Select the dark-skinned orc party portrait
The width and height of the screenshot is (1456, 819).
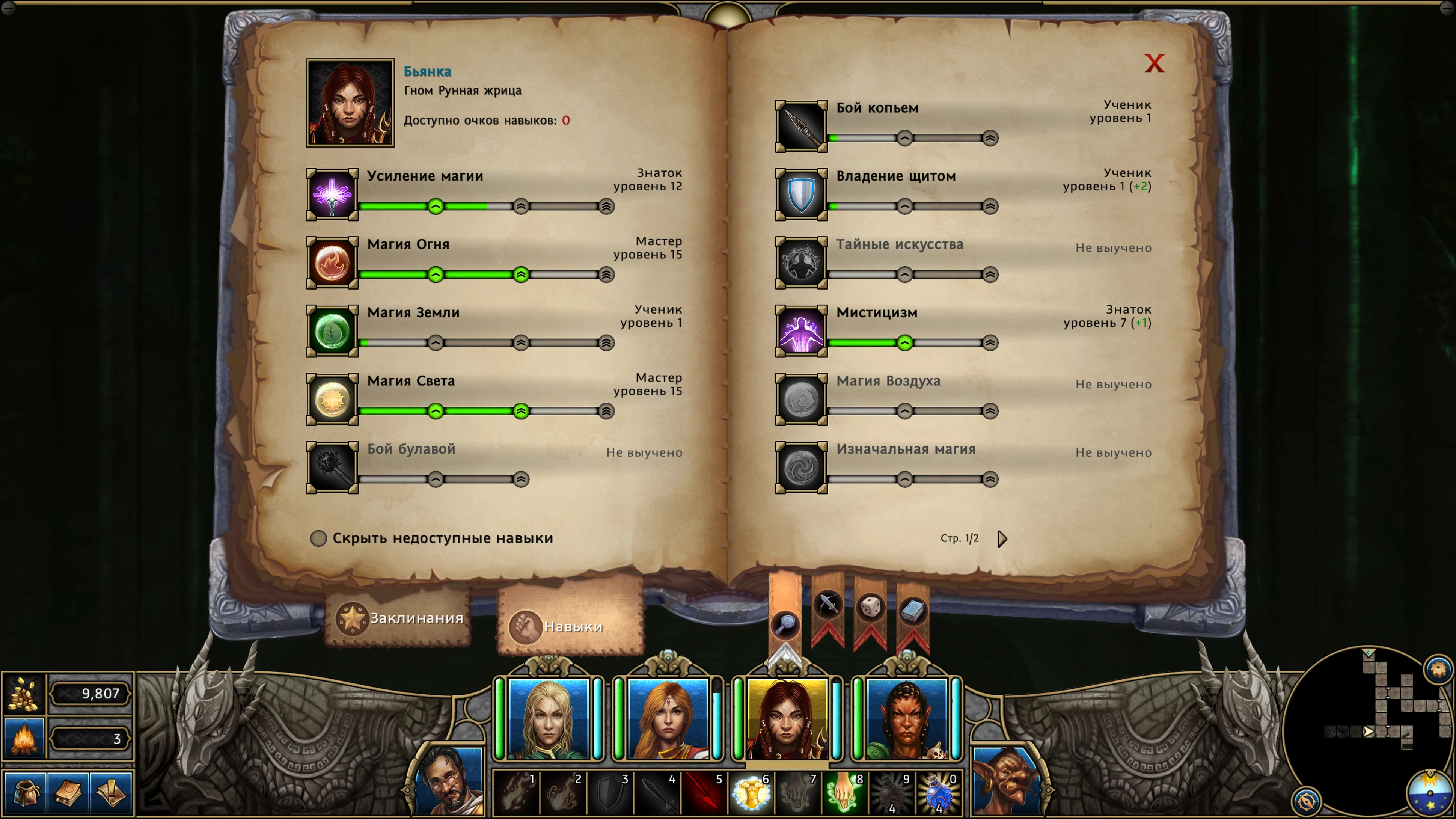click(906, 719)
